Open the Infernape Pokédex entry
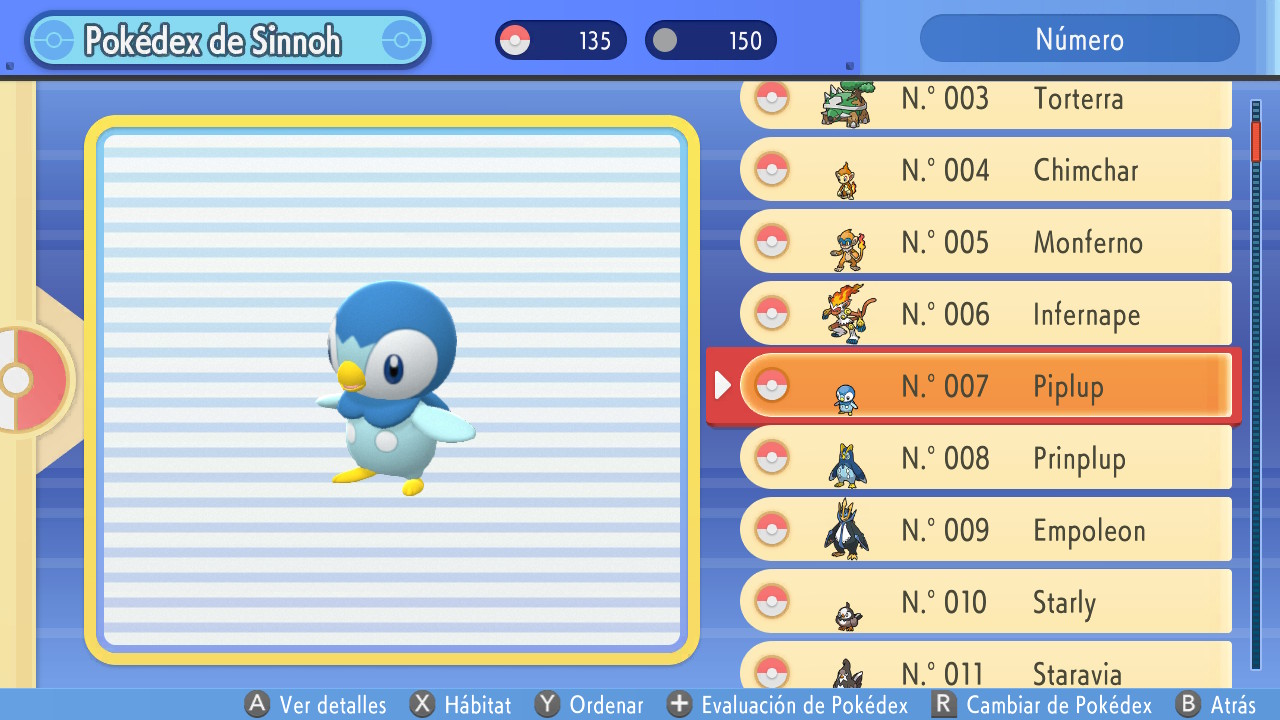The width and height of the screenshot is (1280, 720). (985, 314)
